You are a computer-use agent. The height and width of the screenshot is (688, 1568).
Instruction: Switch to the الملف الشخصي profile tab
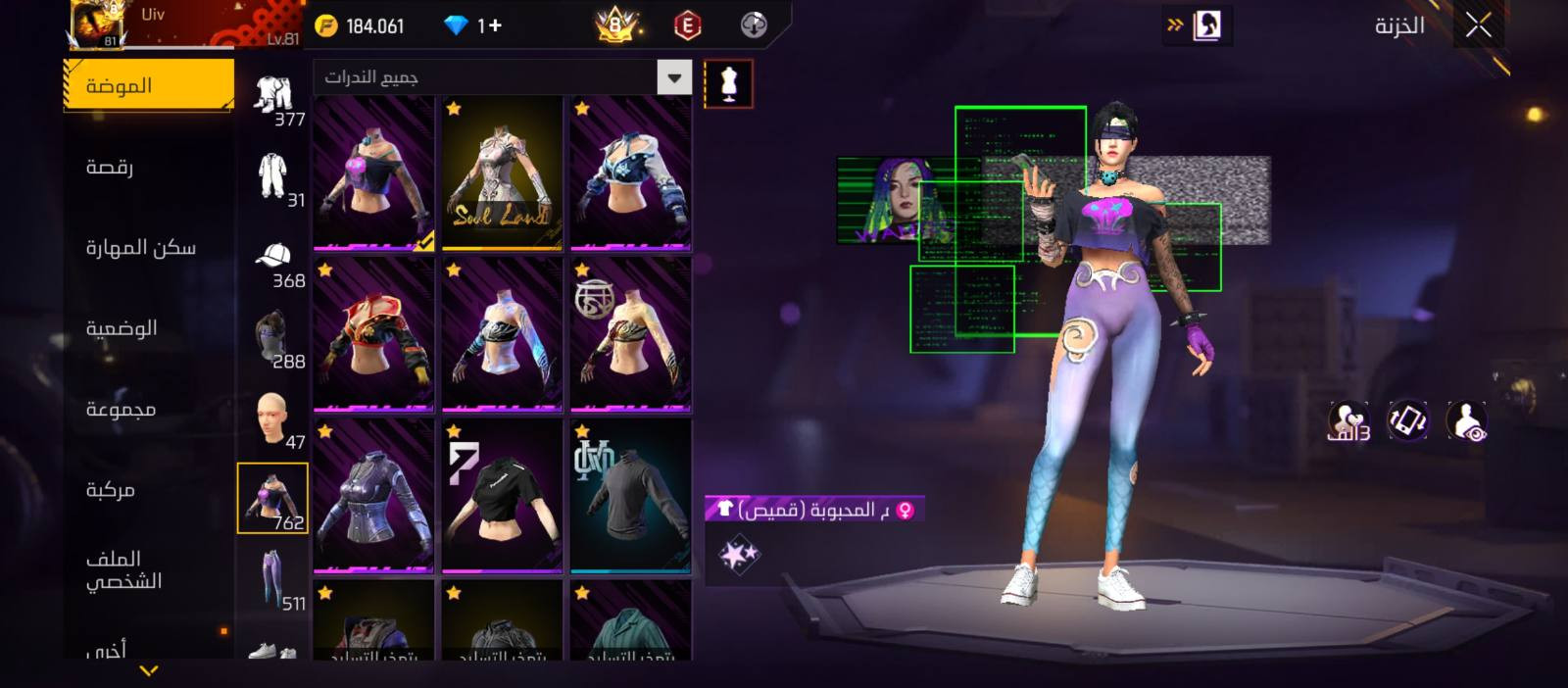click(x=123, y=570)
